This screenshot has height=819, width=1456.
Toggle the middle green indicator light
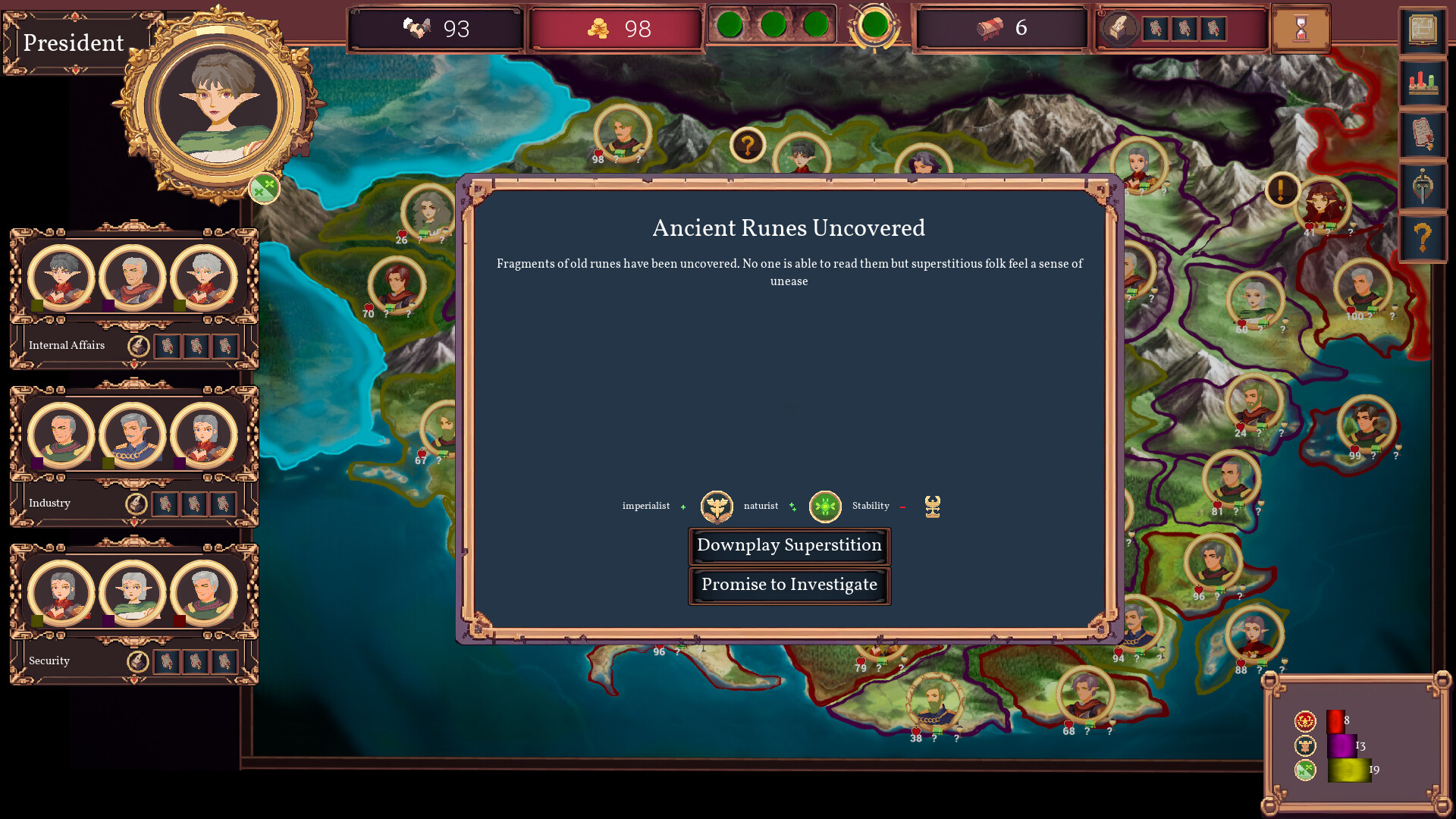(775, 24)
